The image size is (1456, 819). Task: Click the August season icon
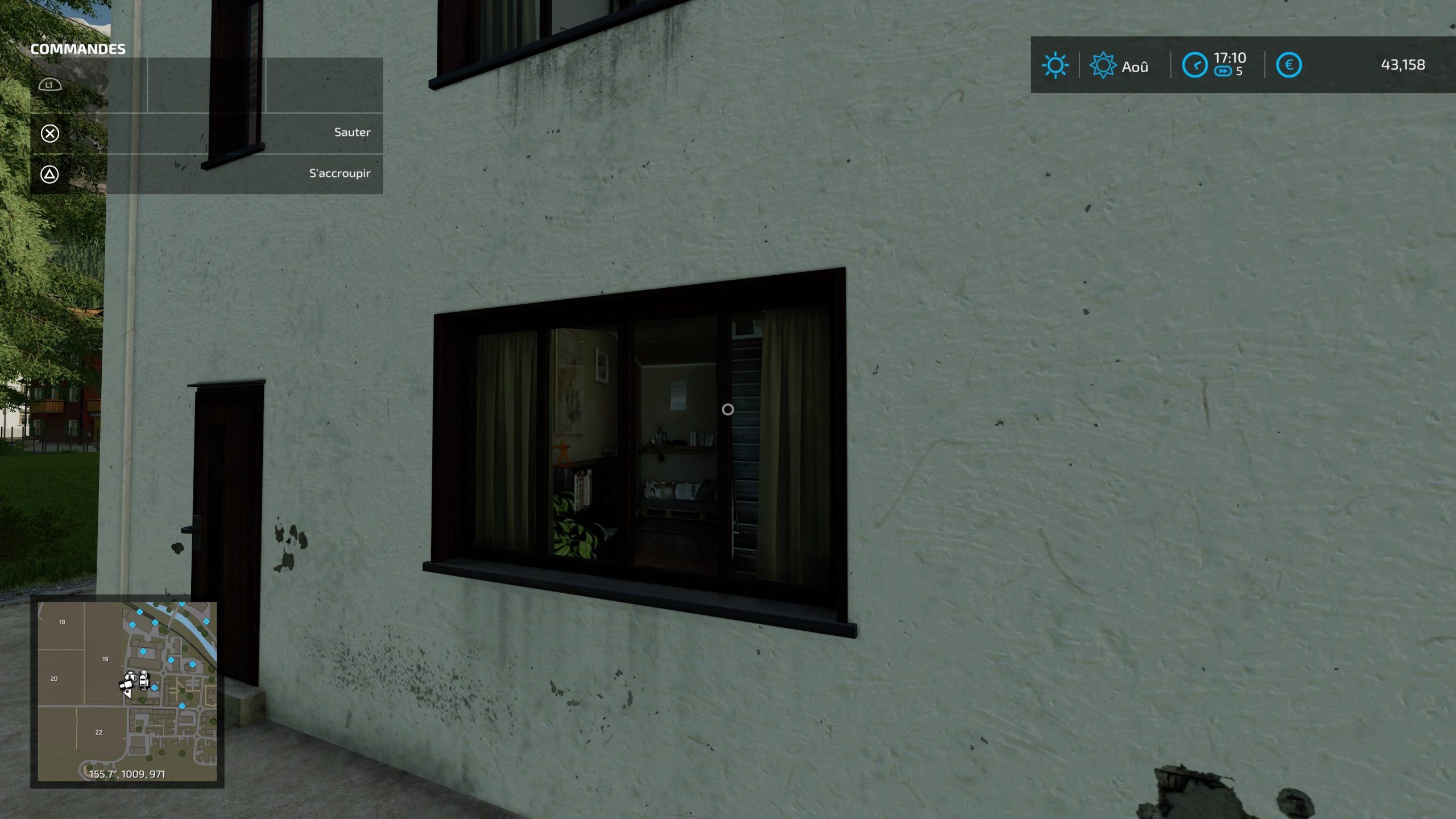1103,65
